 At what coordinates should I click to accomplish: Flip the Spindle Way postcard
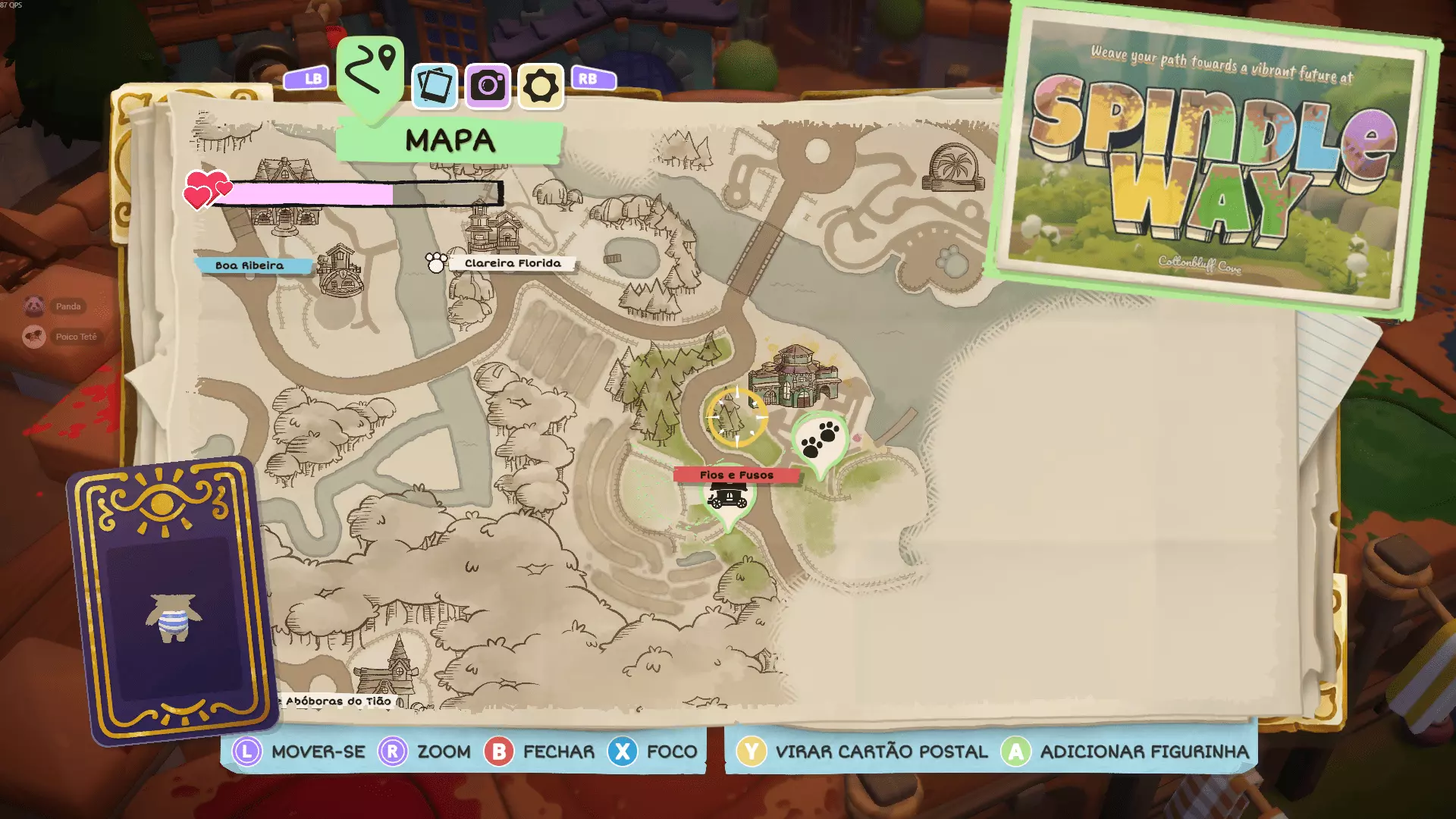tap(1213, 159)
